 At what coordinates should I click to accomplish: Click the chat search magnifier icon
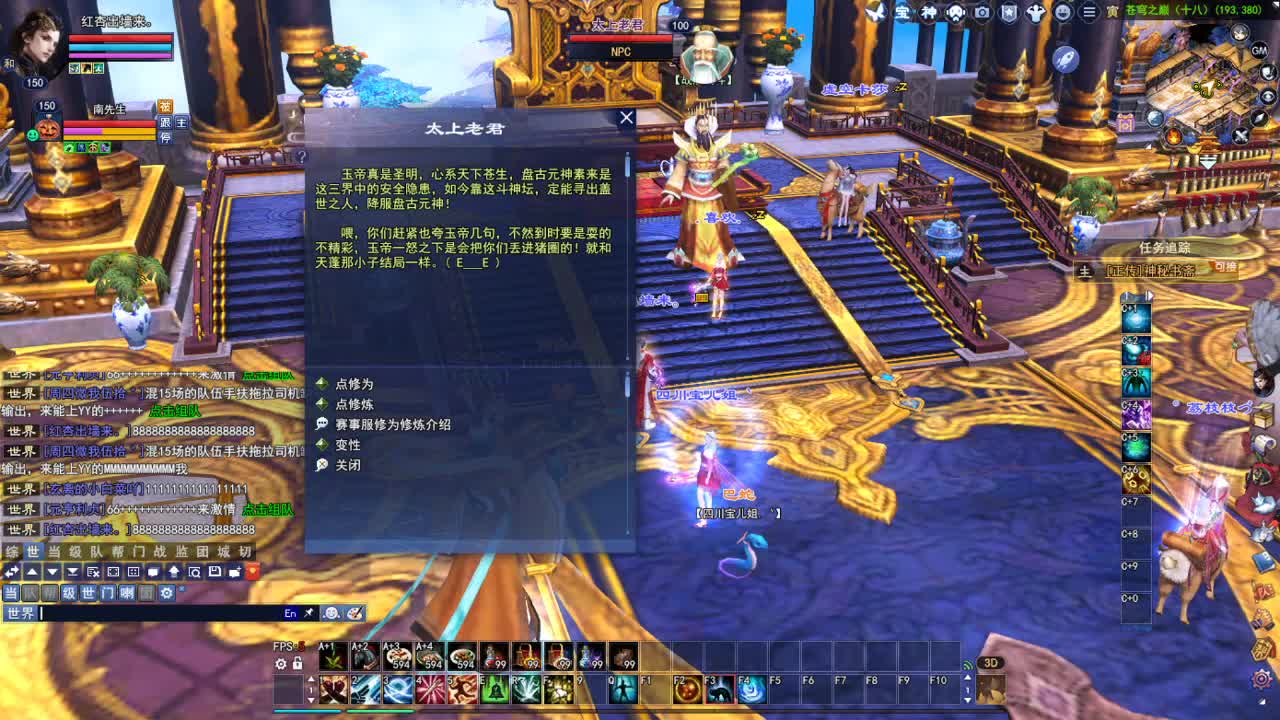(196, 571)
